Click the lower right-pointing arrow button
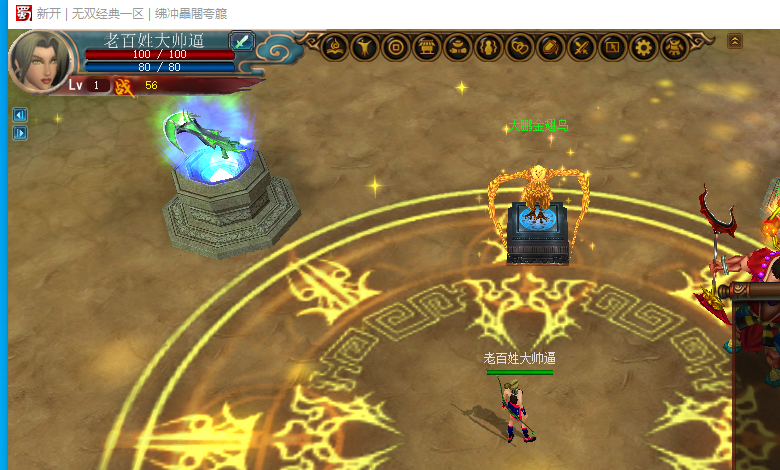 (x=19, y=133)
